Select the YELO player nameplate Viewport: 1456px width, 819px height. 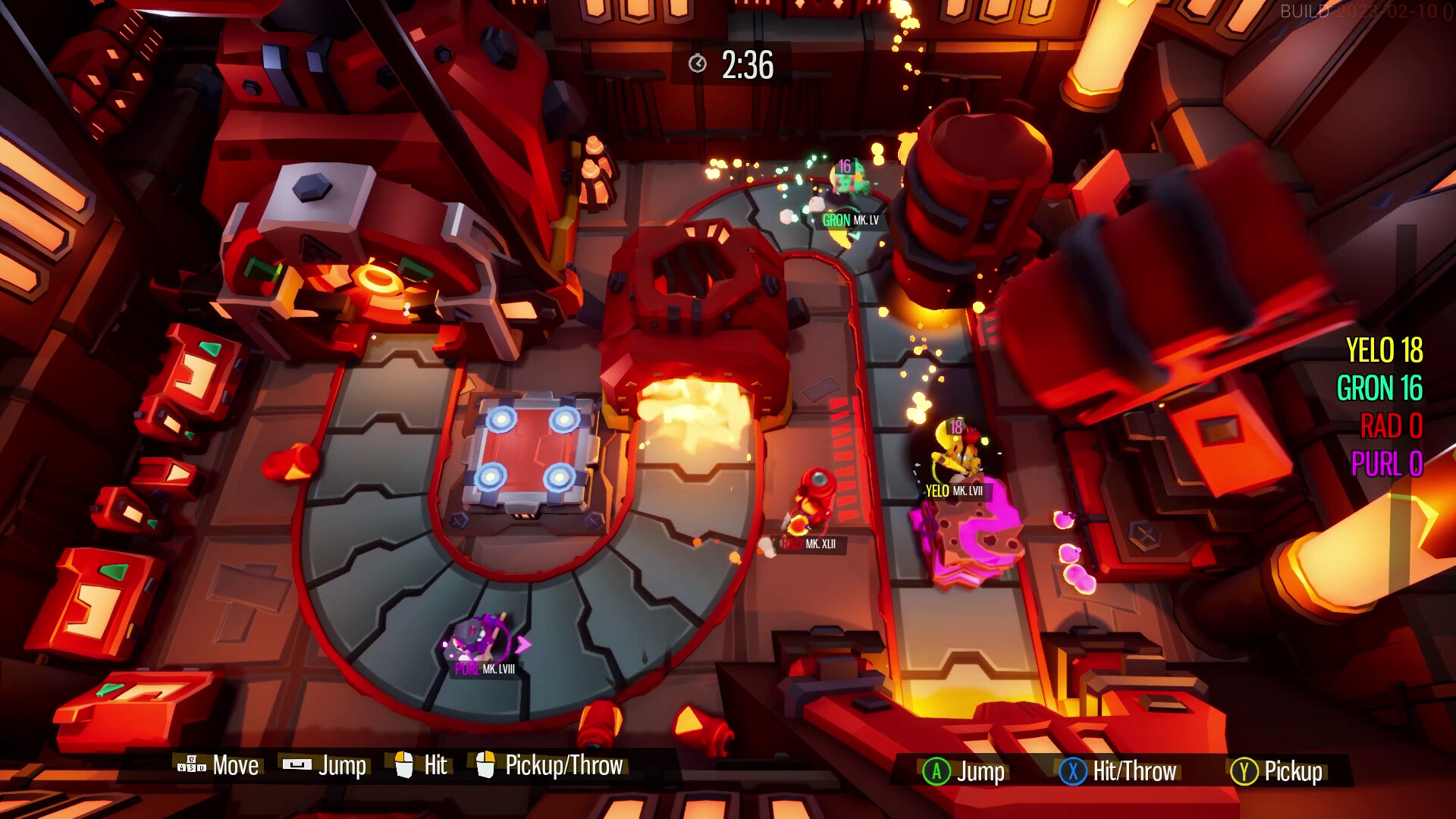952,491
